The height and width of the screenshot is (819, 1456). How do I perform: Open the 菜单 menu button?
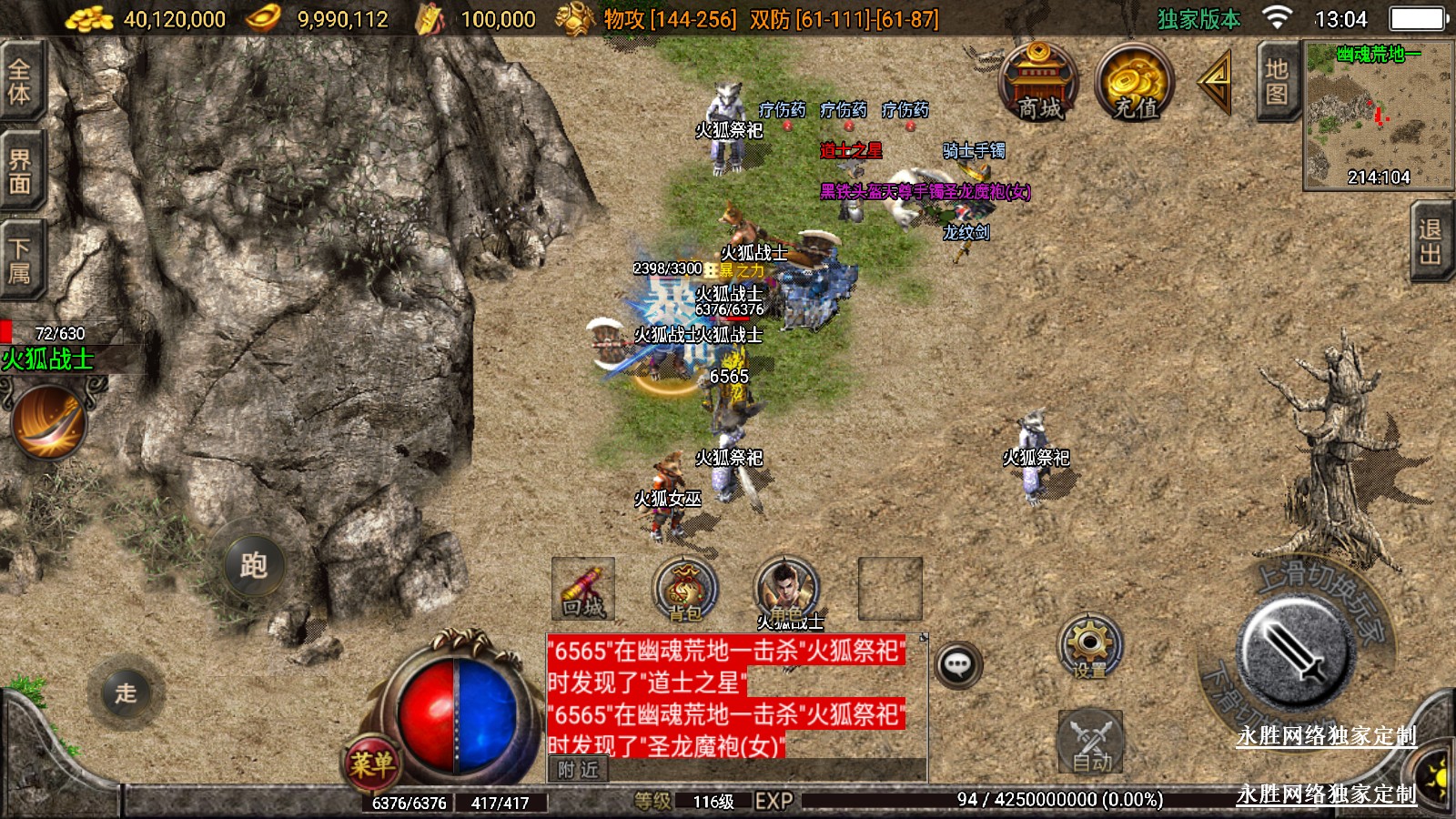tap(372, 763)
